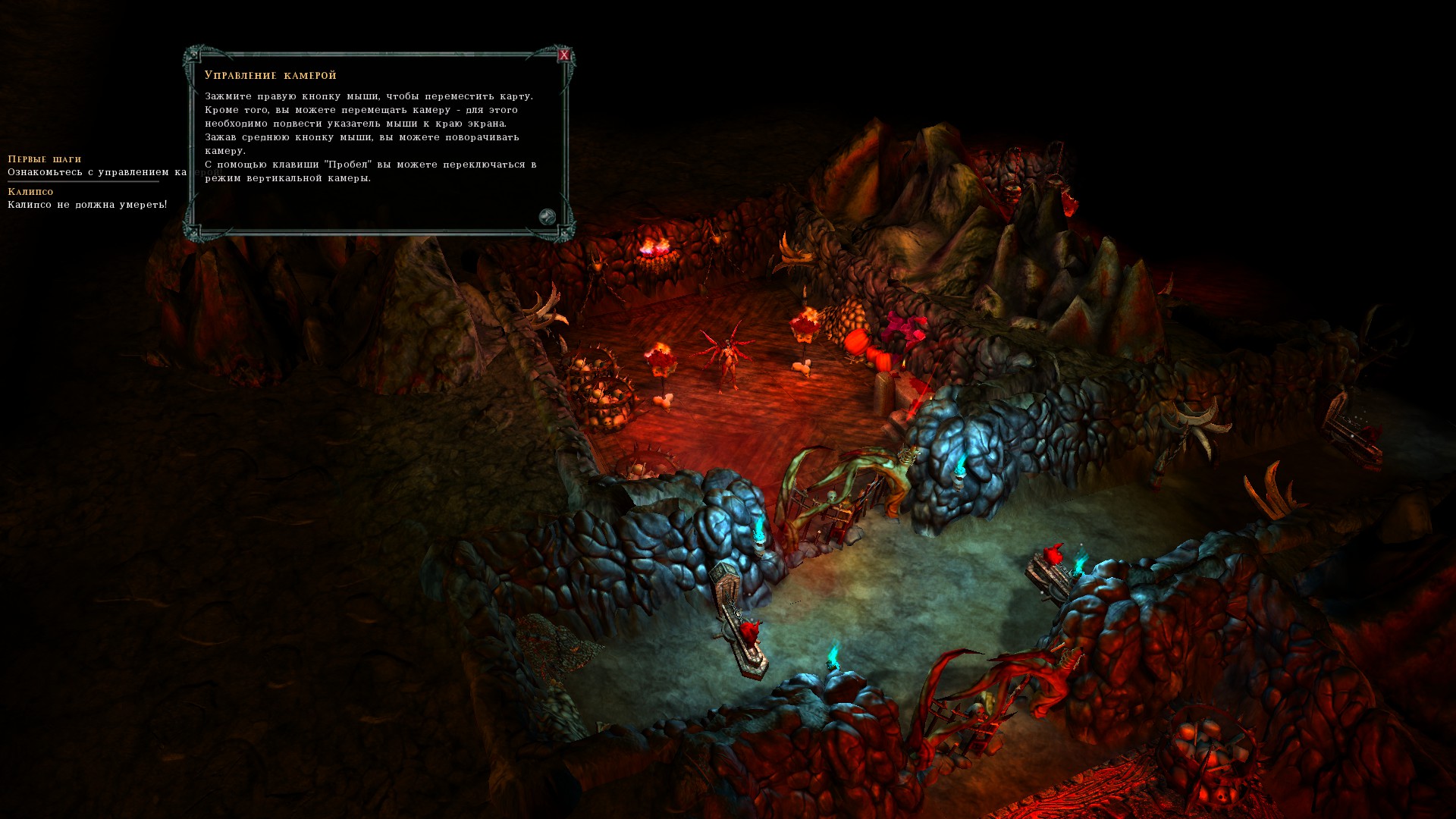Close the camera controls tutorial window
Image resolution: width=1456 pixels, height=819 pixels.
point(563,55)
